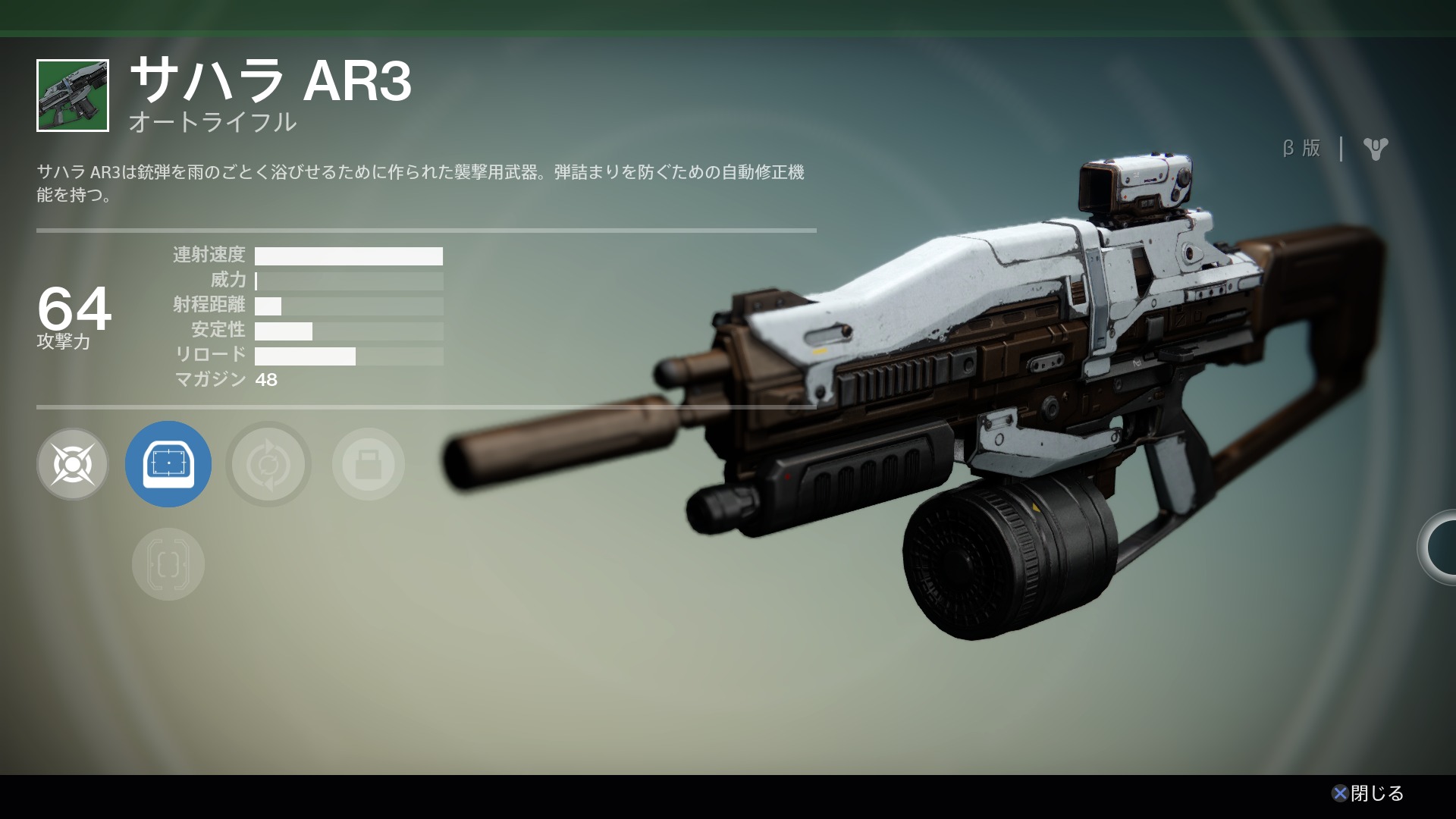The width and height of the screenshot is (1456, 819).
Task: Select the highlighted blue sight perk node
Action: pos(168,463)
